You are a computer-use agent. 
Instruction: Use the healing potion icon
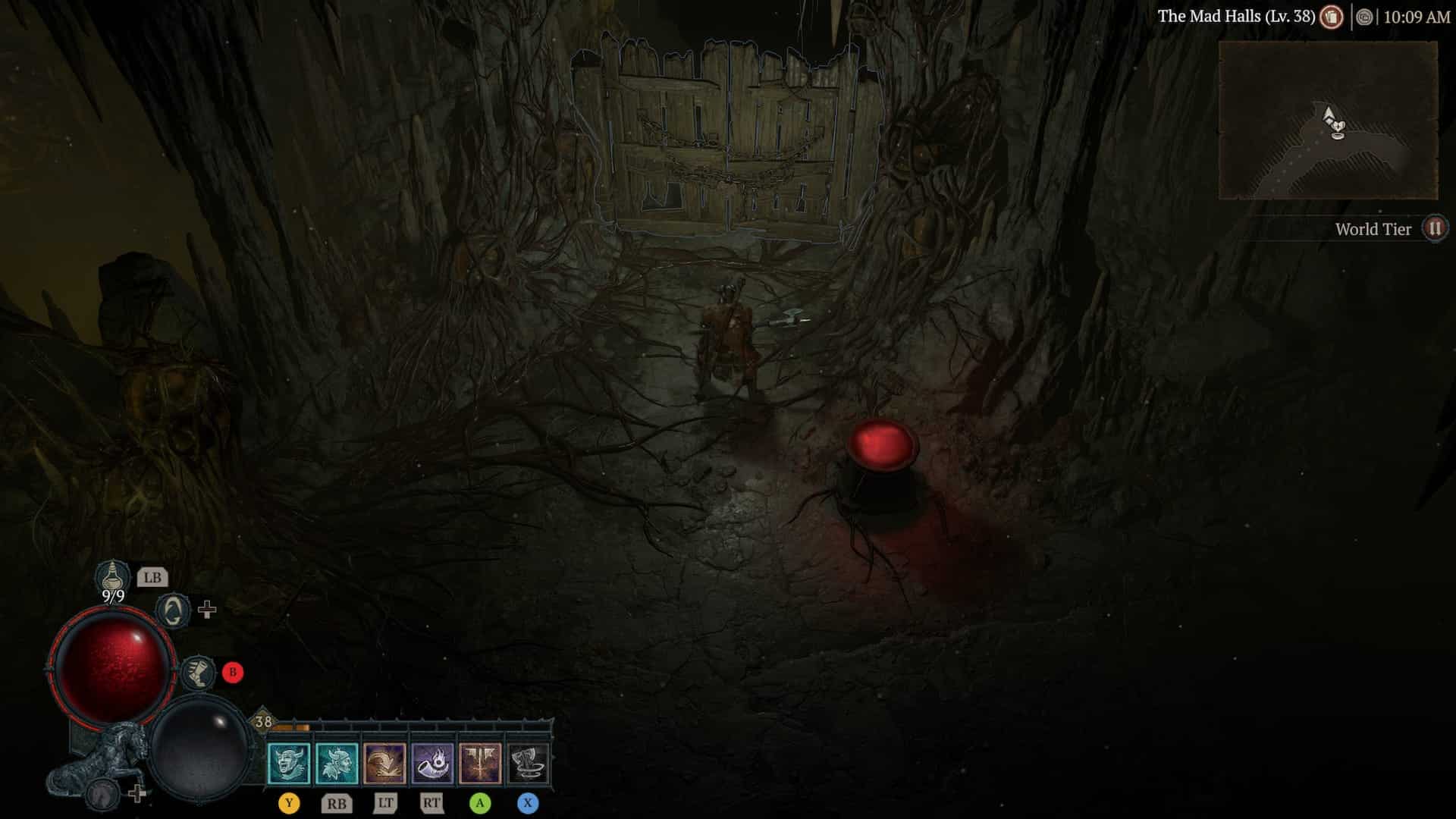pyautogui.click(x=112, y=576)
